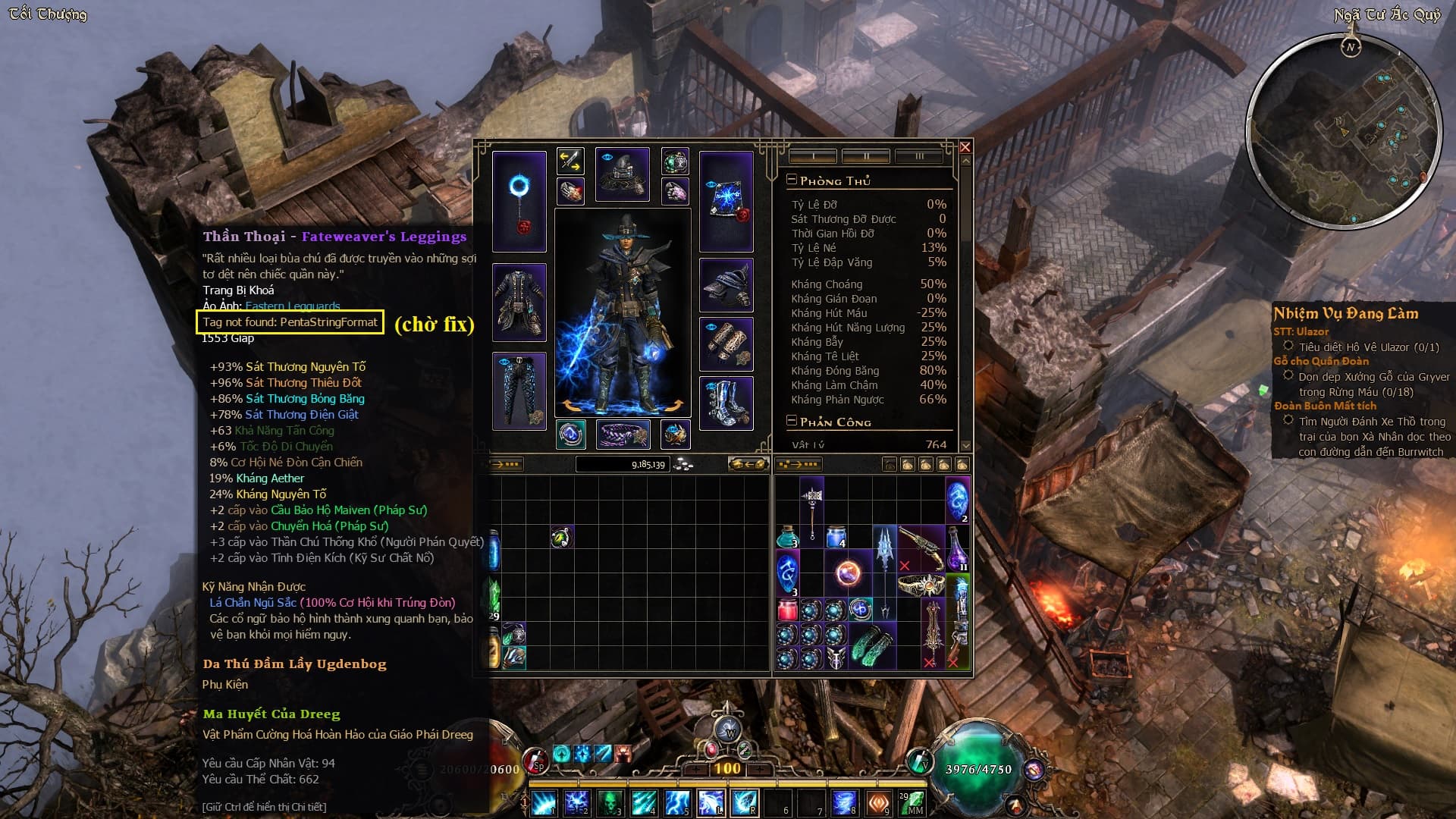Collapse the Phản Công stats section

pos(792,421)
